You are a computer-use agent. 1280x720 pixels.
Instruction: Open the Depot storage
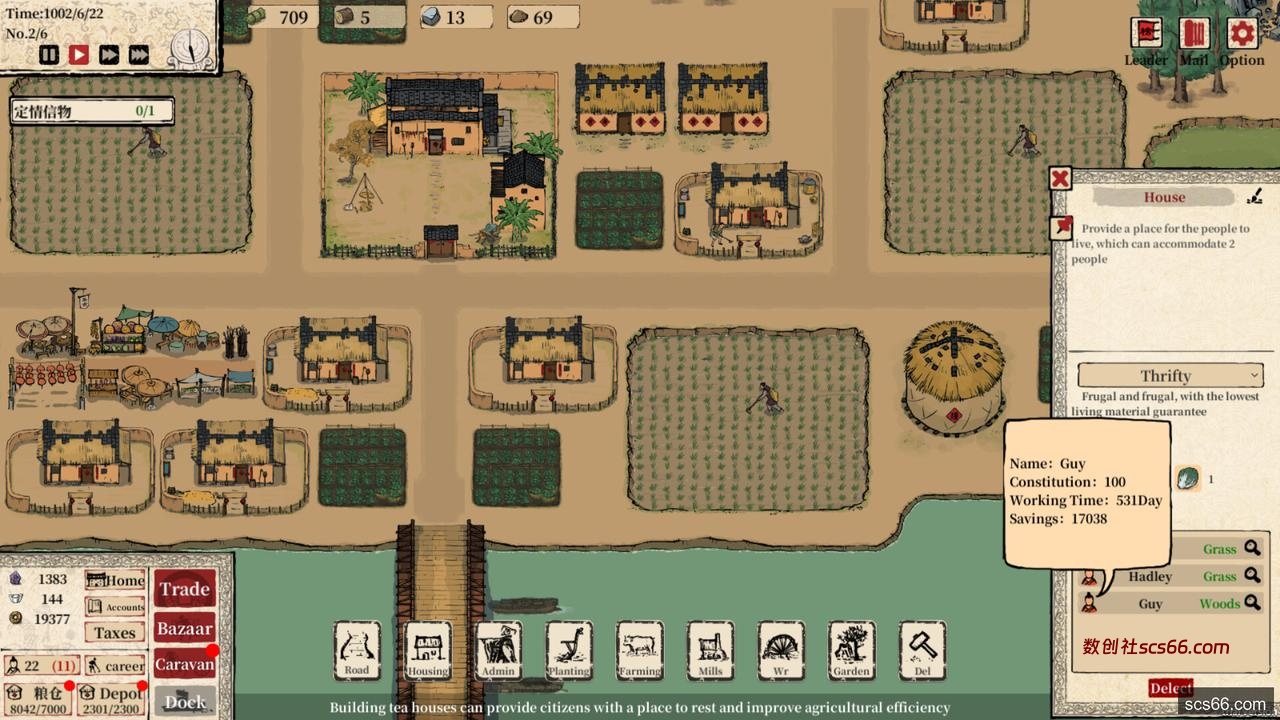[112, 698]
